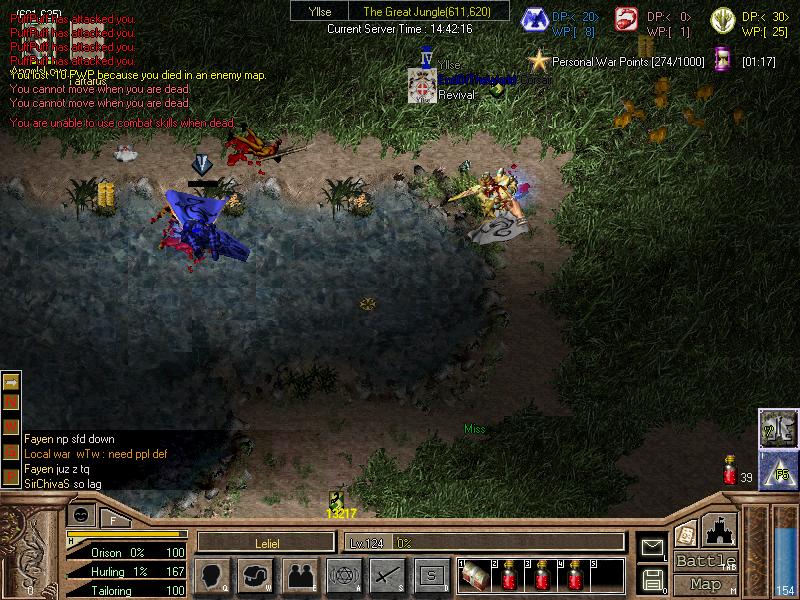Open the helmet equipment button

click(255, 576)
